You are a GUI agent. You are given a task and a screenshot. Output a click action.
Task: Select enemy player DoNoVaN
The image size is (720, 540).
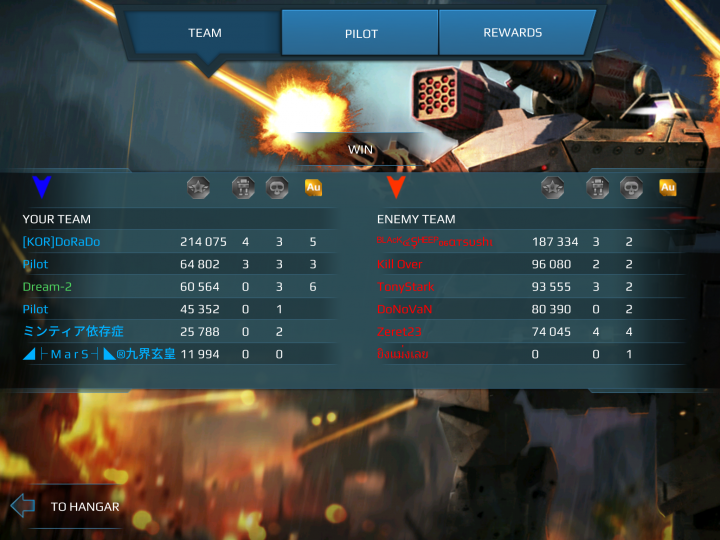(404, 309)
